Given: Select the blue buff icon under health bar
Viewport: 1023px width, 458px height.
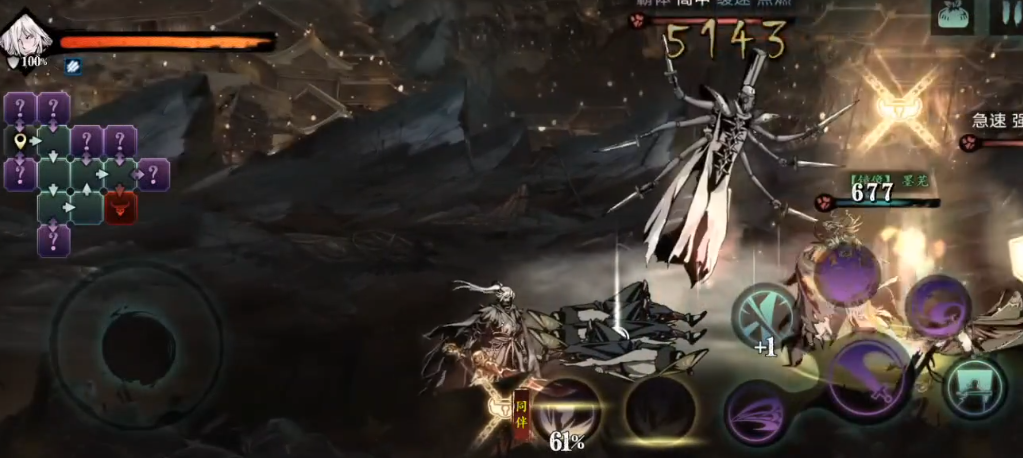Looking at the screenshot, I should pyautogui.click(x=73, y=65).
